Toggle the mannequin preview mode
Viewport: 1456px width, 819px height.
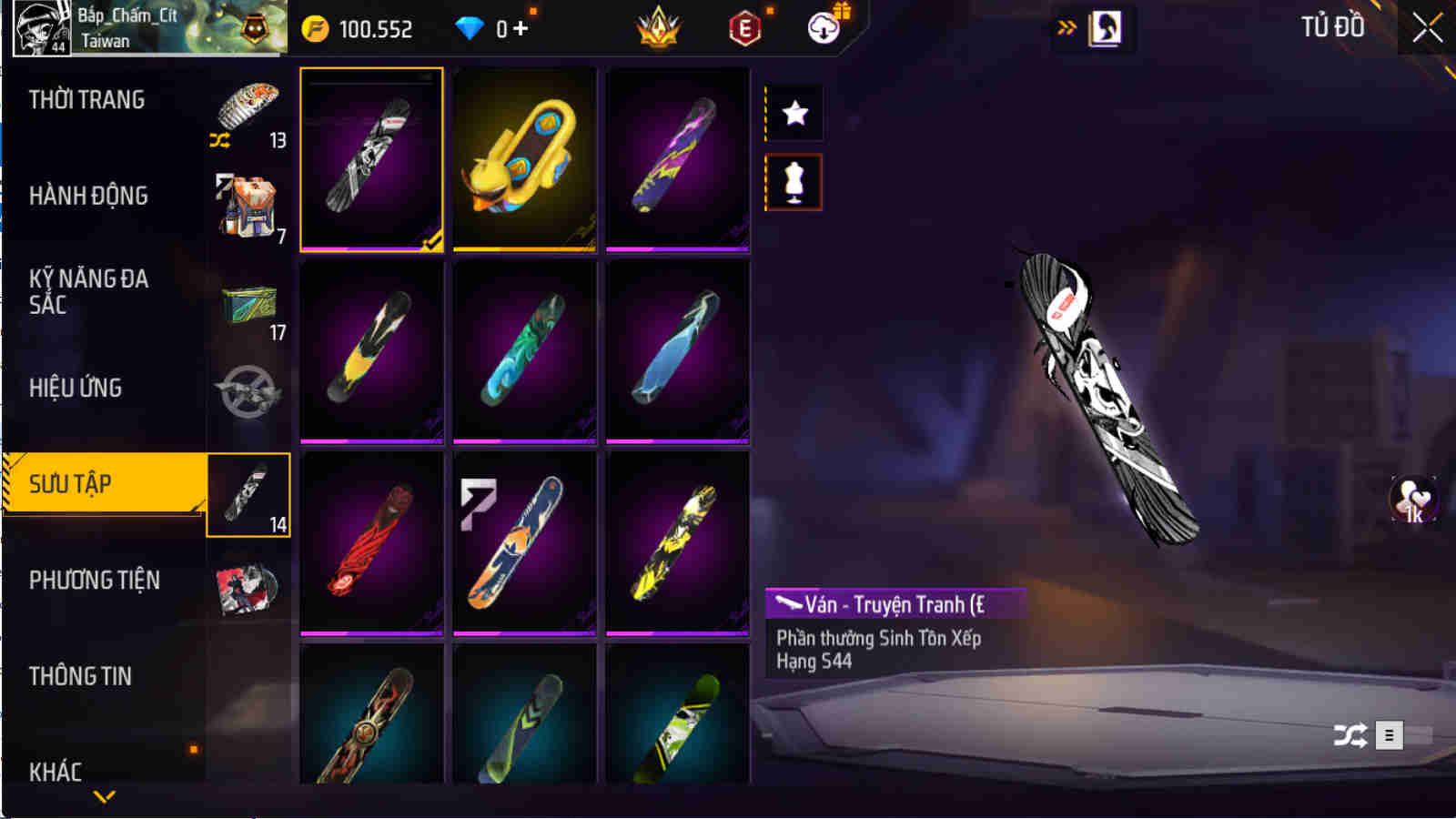[x=794, y=181]
